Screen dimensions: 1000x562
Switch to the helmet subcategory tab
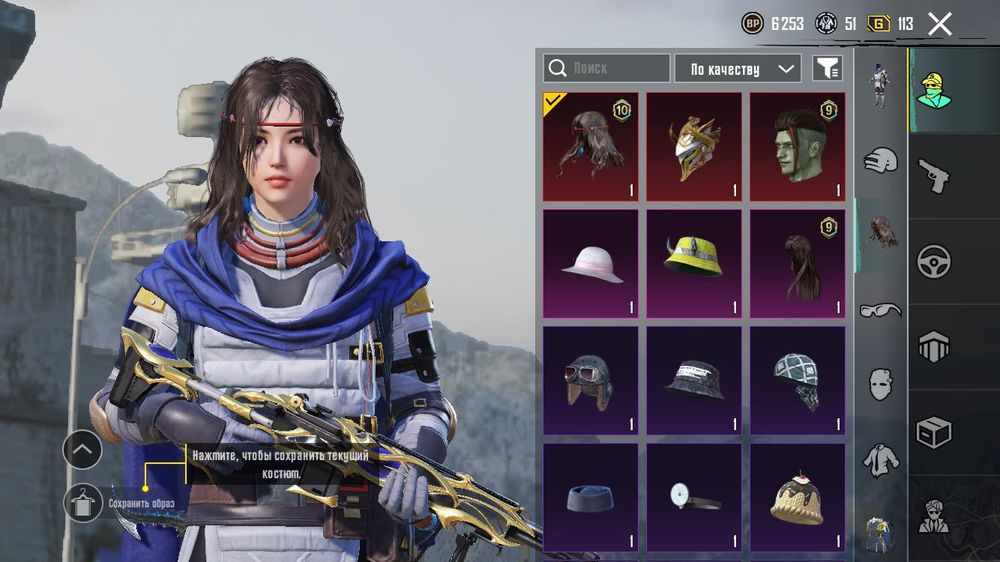881,160
